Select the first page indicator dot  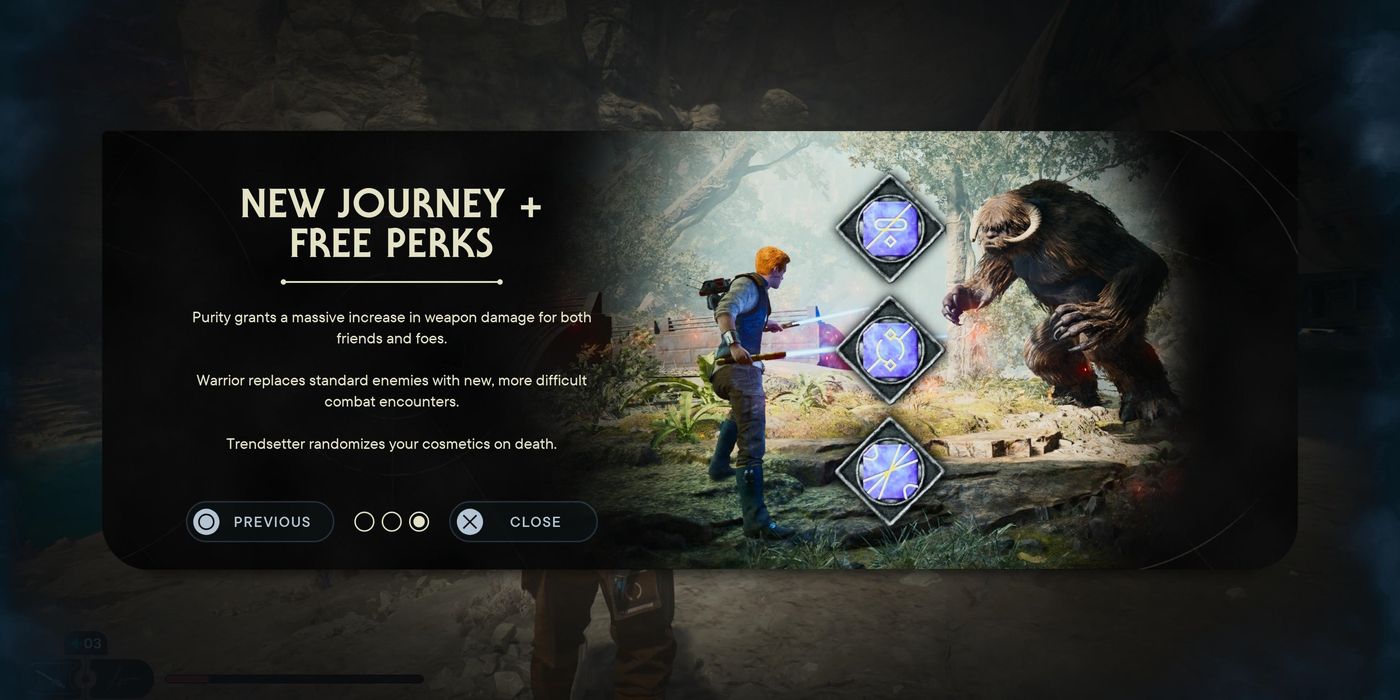(x=364, y=522)
